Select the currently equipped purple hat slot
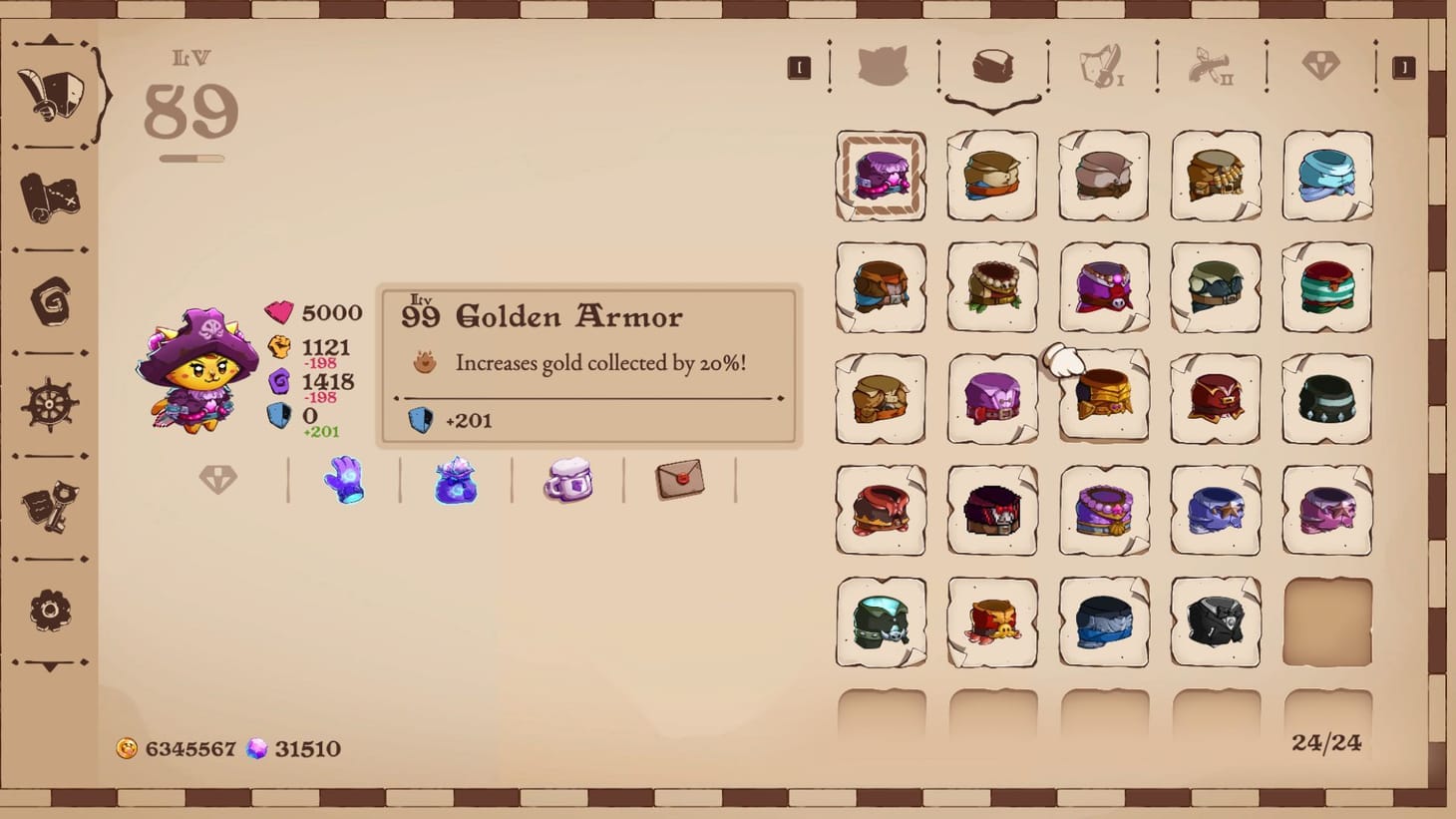The height and width of the screenshot is (819, 1456). (881, 176)
